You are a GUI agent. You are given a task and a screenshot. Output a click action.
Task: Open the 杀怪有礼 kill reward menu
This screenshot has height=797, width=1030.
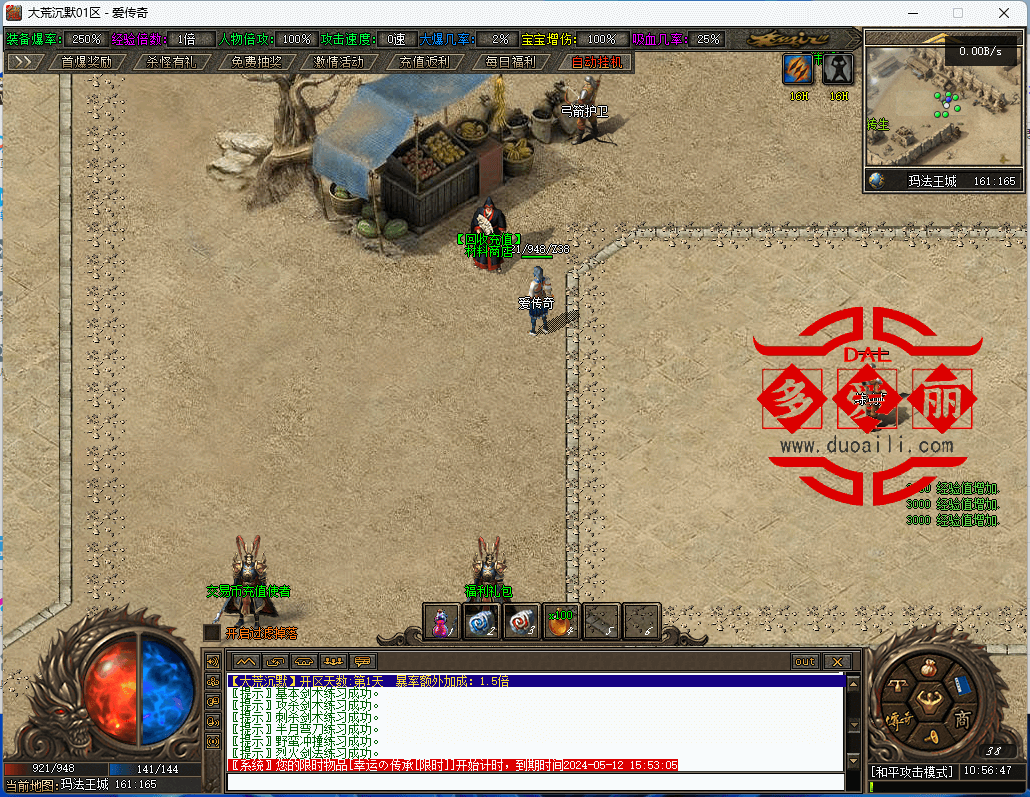171,61
